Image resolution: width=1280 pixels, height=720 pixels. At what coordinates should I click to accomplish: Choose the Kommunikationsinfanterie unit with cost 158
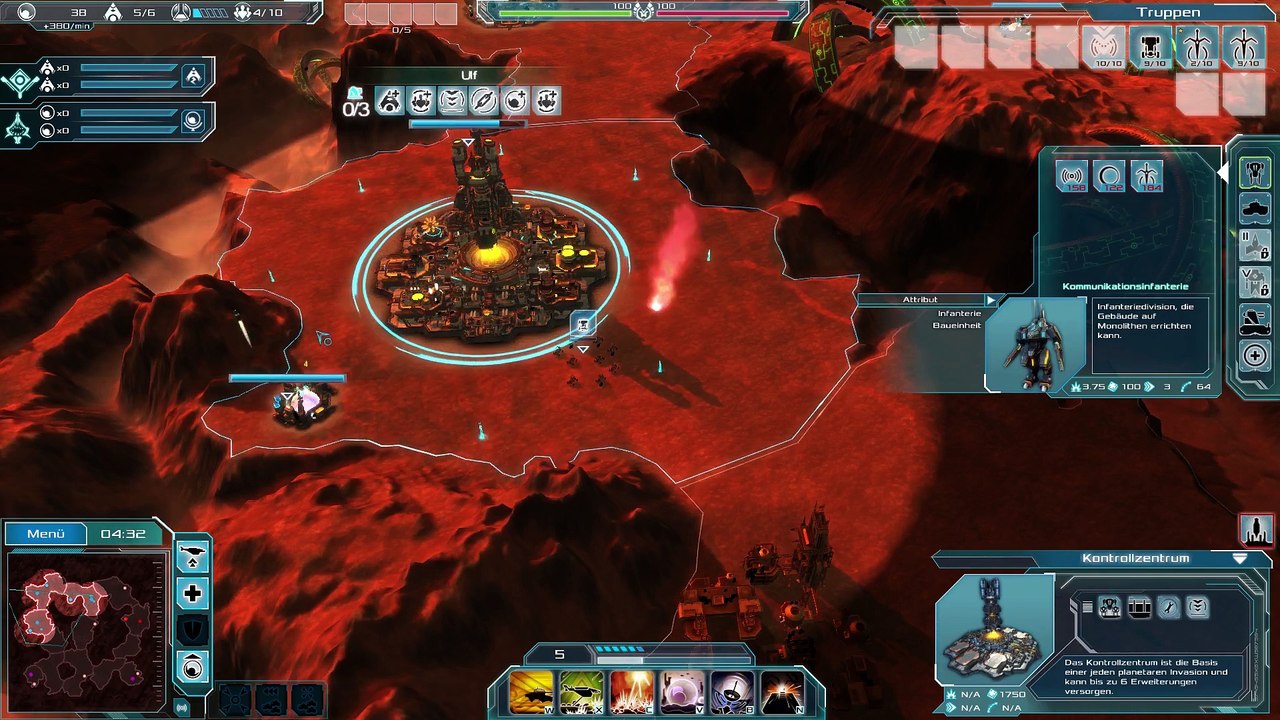pos(1073,177)
